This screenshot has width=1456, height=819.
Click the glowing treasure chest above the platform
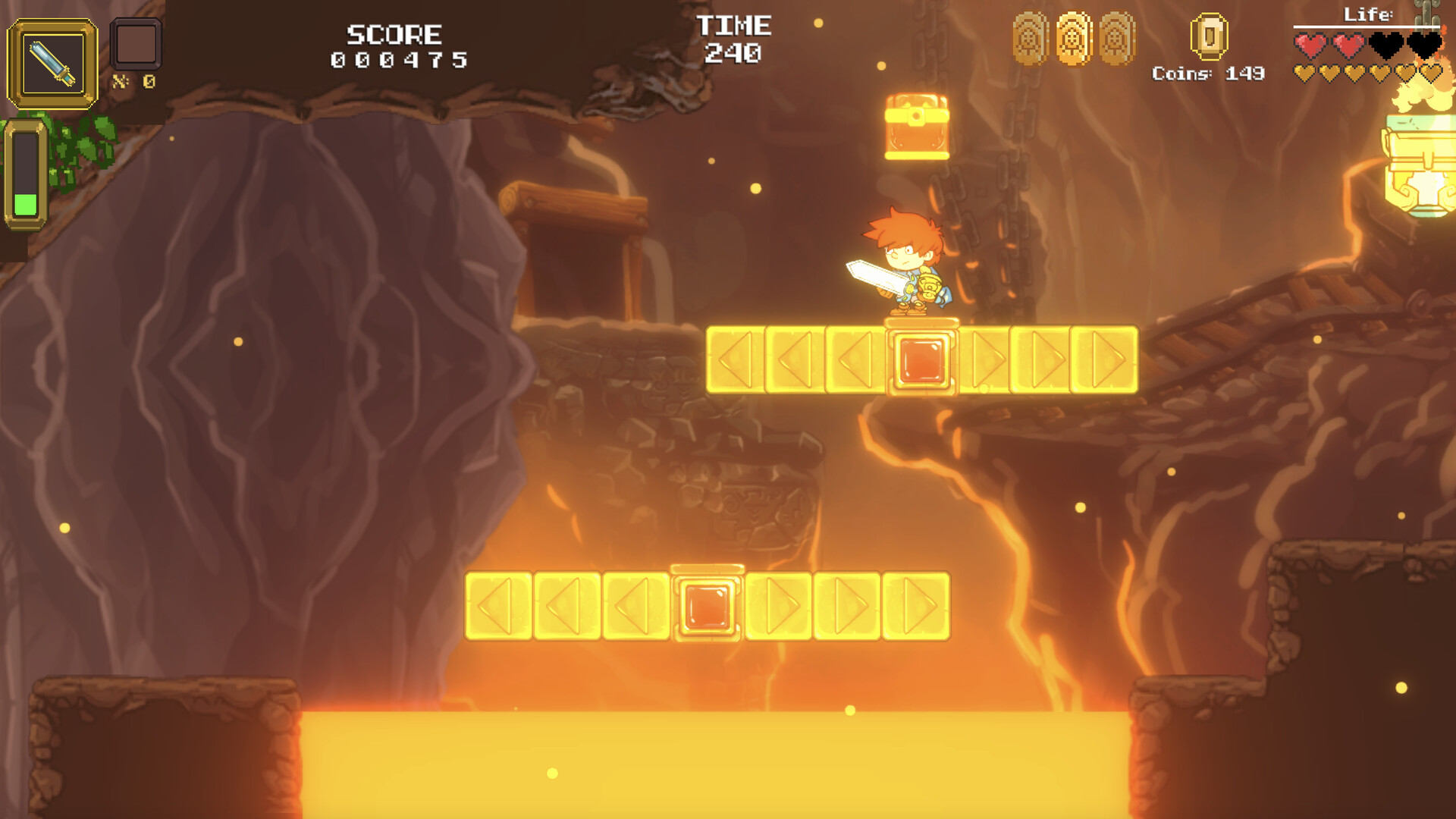pos(918,125)
